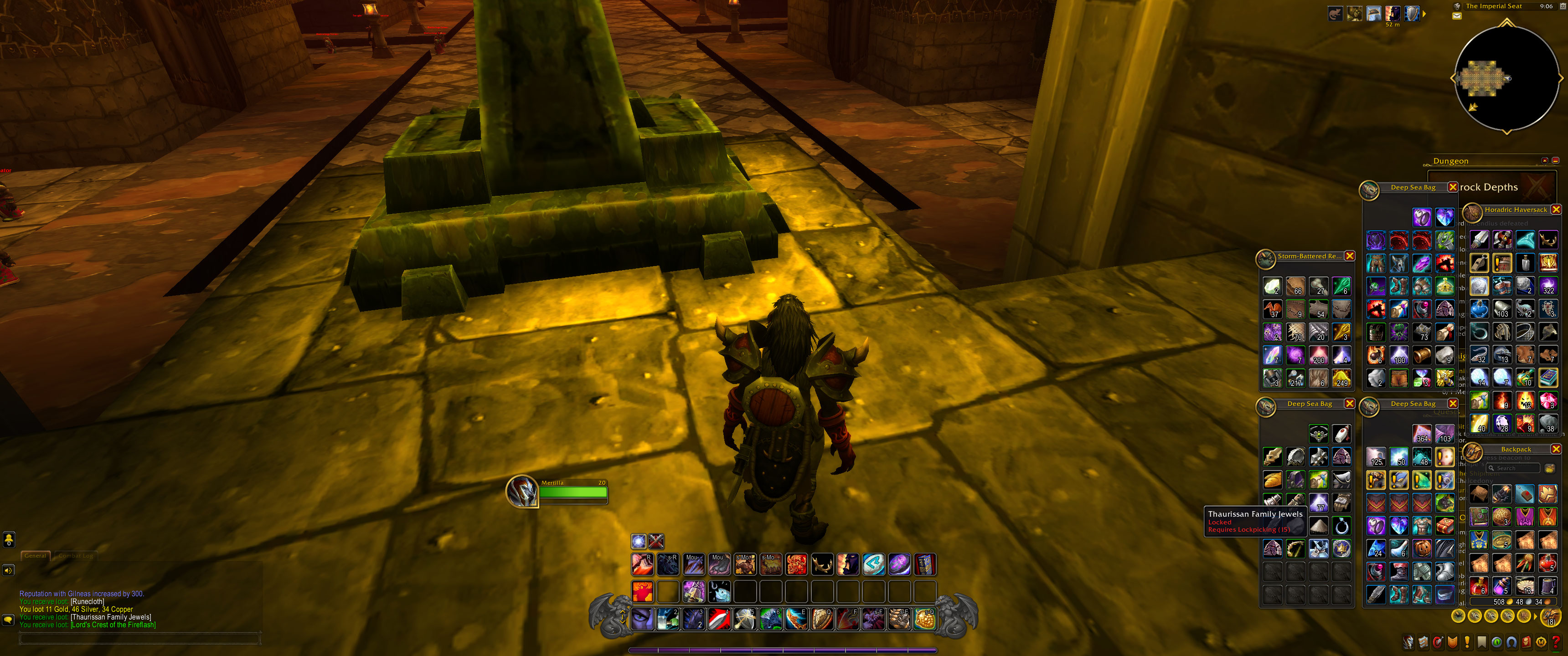Close the Horadric Haversack bag
Screen dimensions: 1568x656
[1556, 210]
